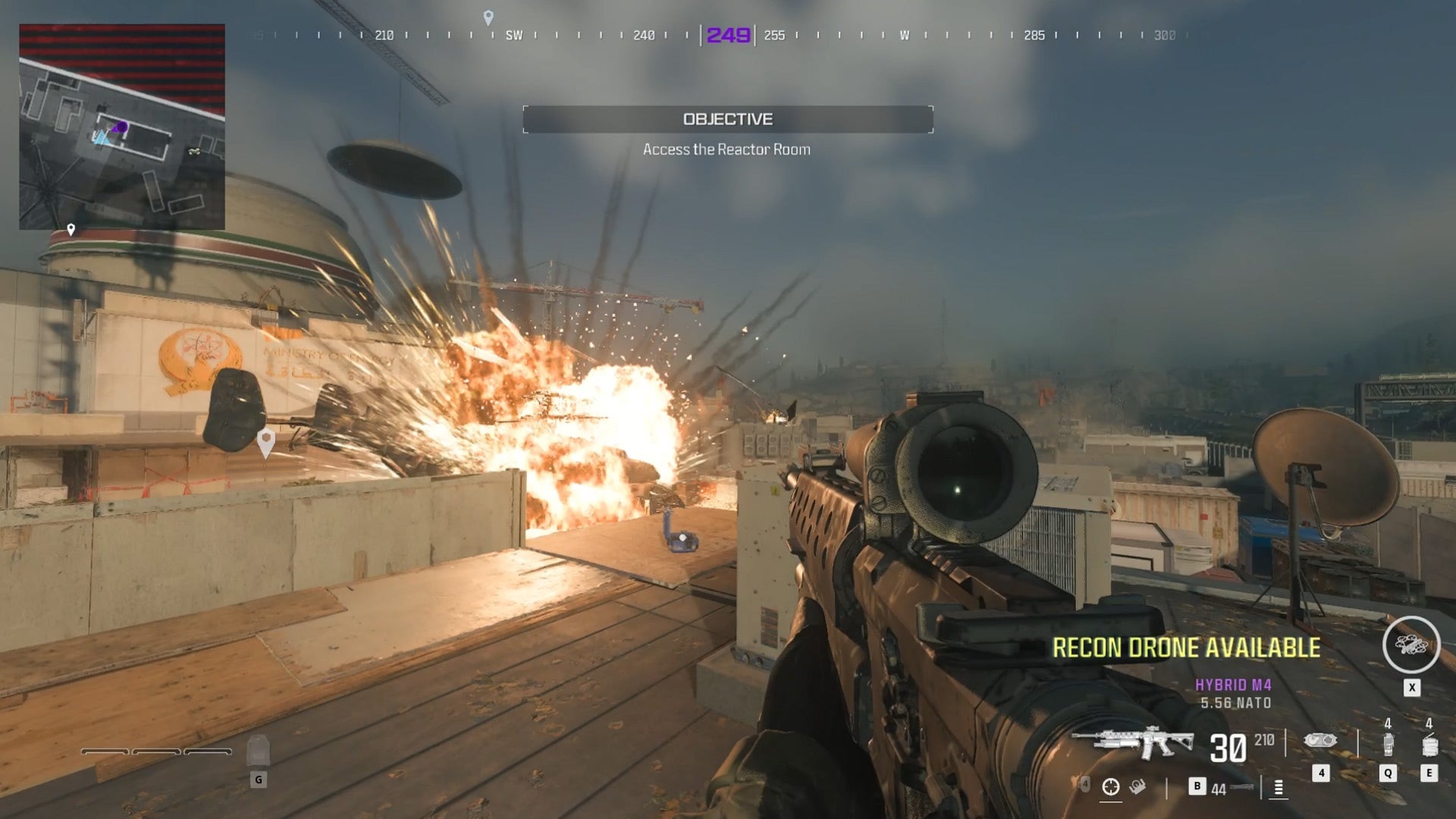Click the SW marker on the compass bar
This screenshot has height=819, width=1456.
click(x=513, y=34)
